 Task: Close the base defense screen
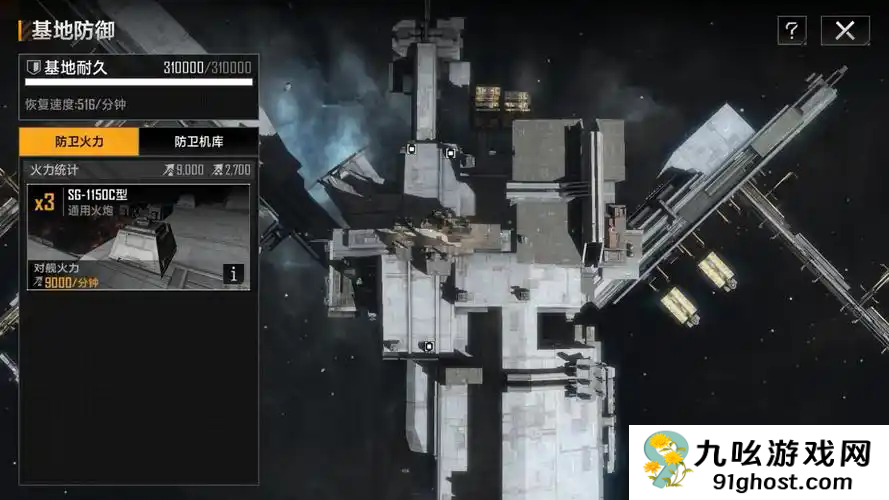pos(845,30)
